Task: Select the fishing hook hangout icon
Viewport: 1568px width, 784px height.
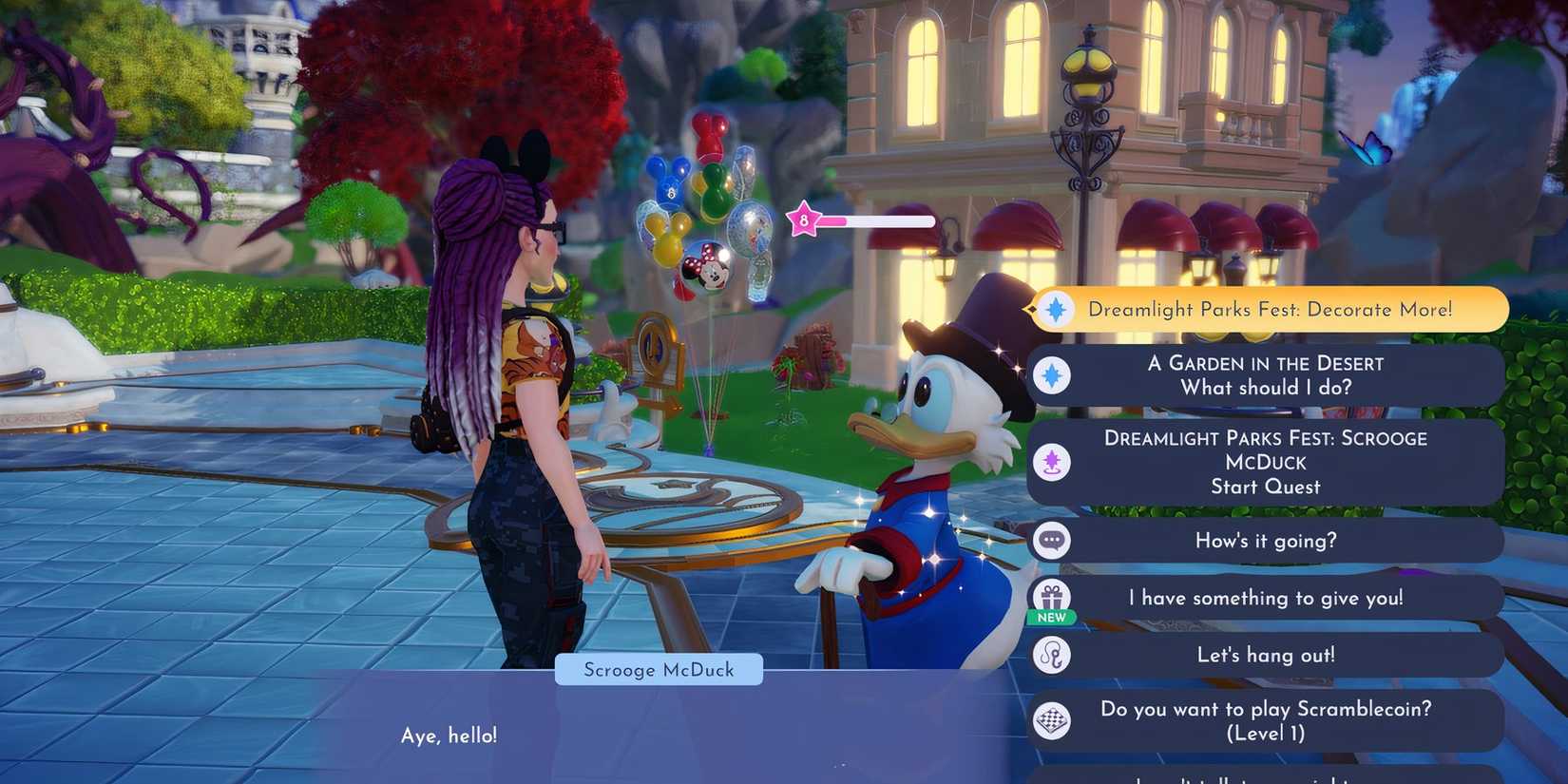Action: tap(1050, 656)
